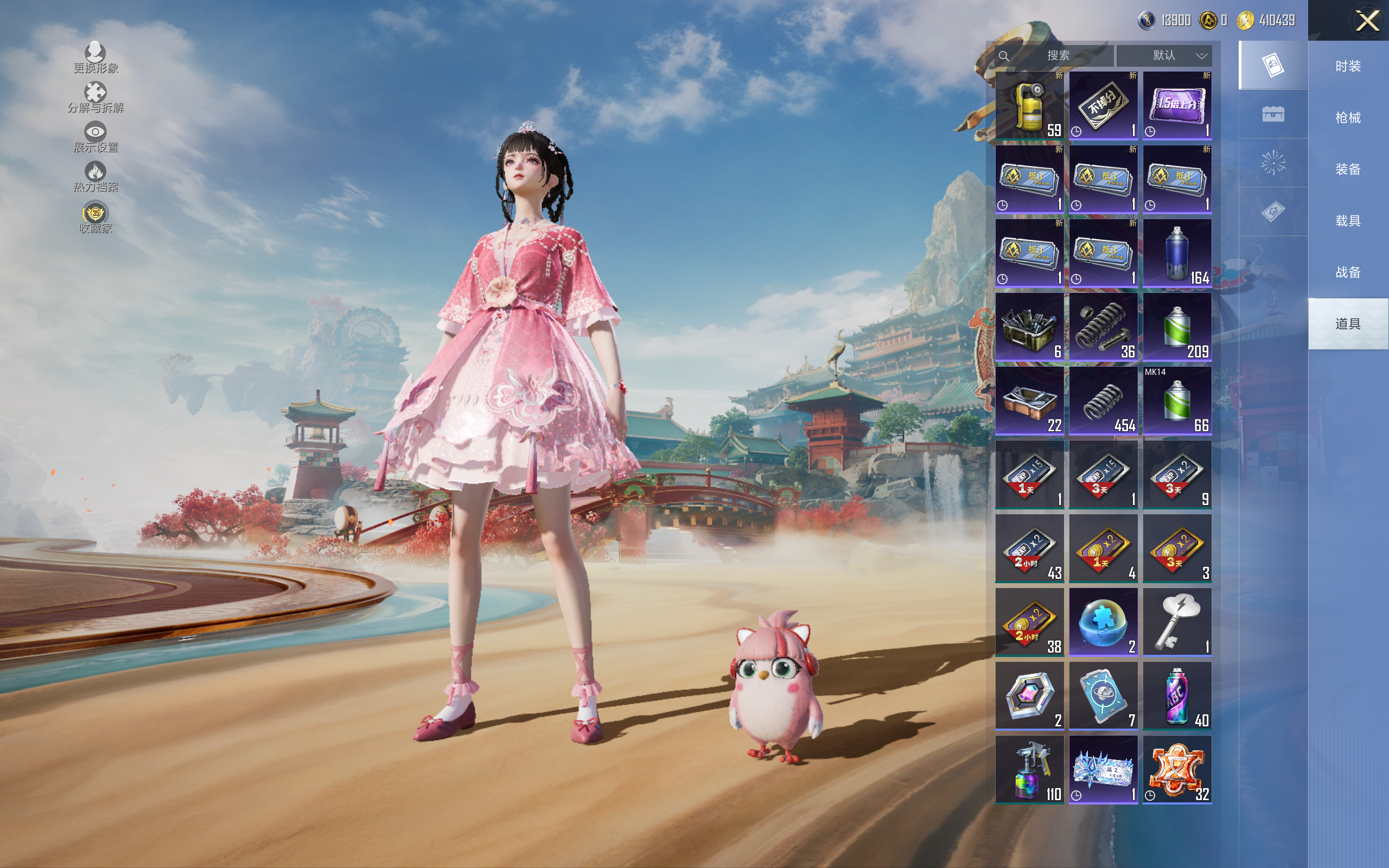Switch to the 载具 tab
The height and width of the screenshot is (868, 1389).
pyautogui.click(x=1348, y=221)
